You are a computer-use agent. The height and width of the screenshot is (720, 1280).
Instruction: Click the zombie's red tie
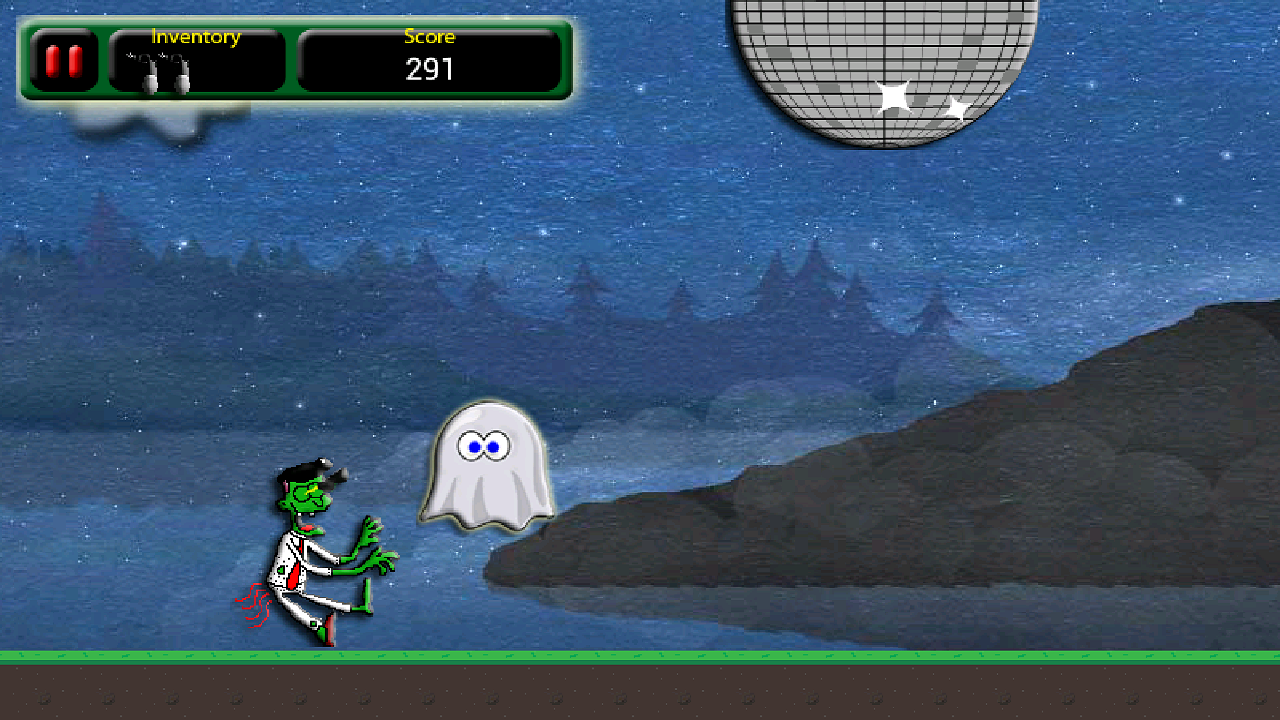click(x=295, y=570)
